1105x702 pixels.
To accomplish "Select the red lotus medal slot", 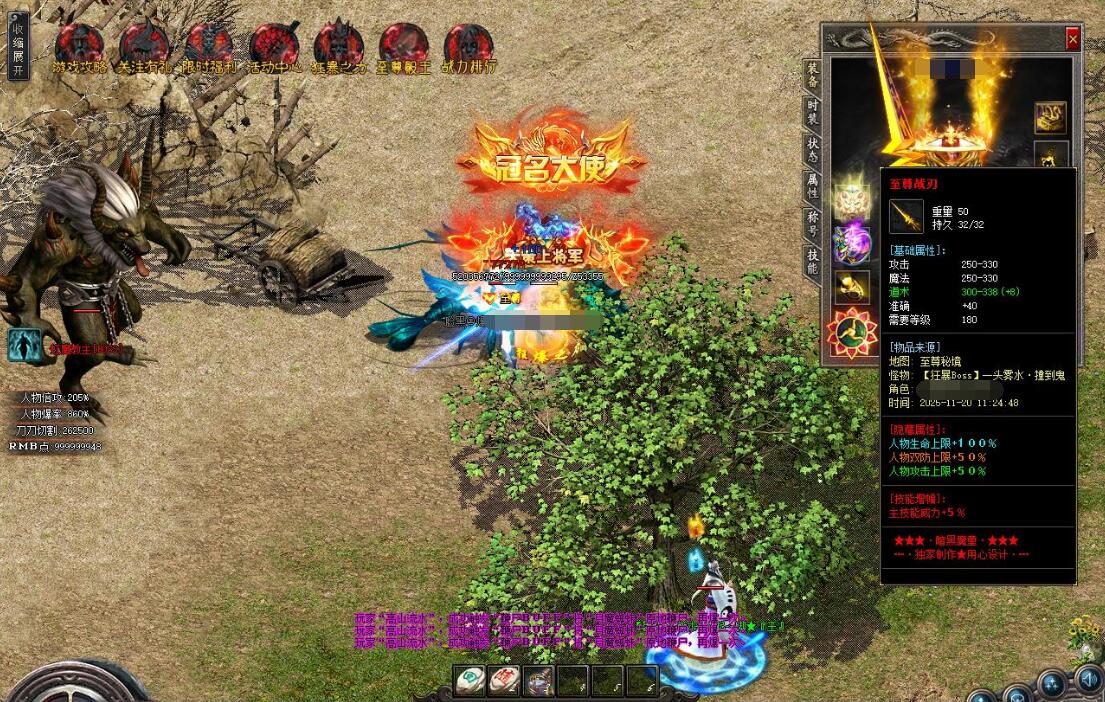I will (852, 333).
